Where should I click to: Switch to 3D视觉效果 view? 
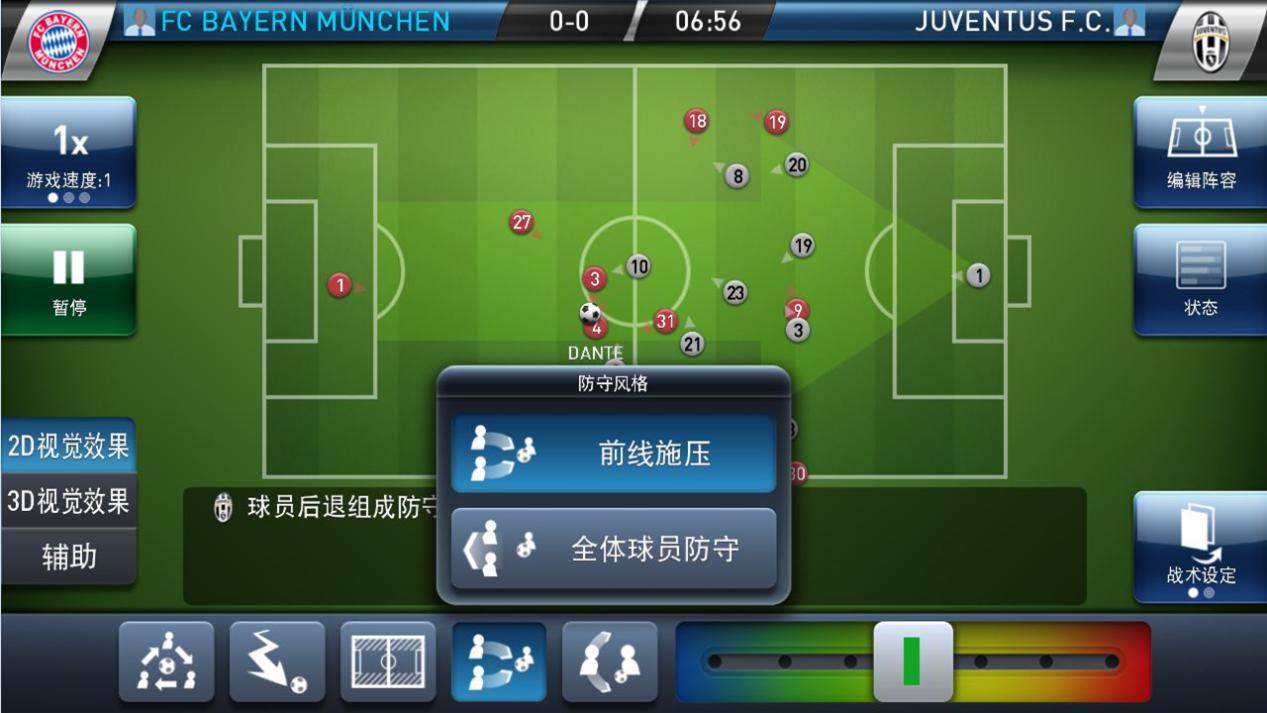click(68, 501)
